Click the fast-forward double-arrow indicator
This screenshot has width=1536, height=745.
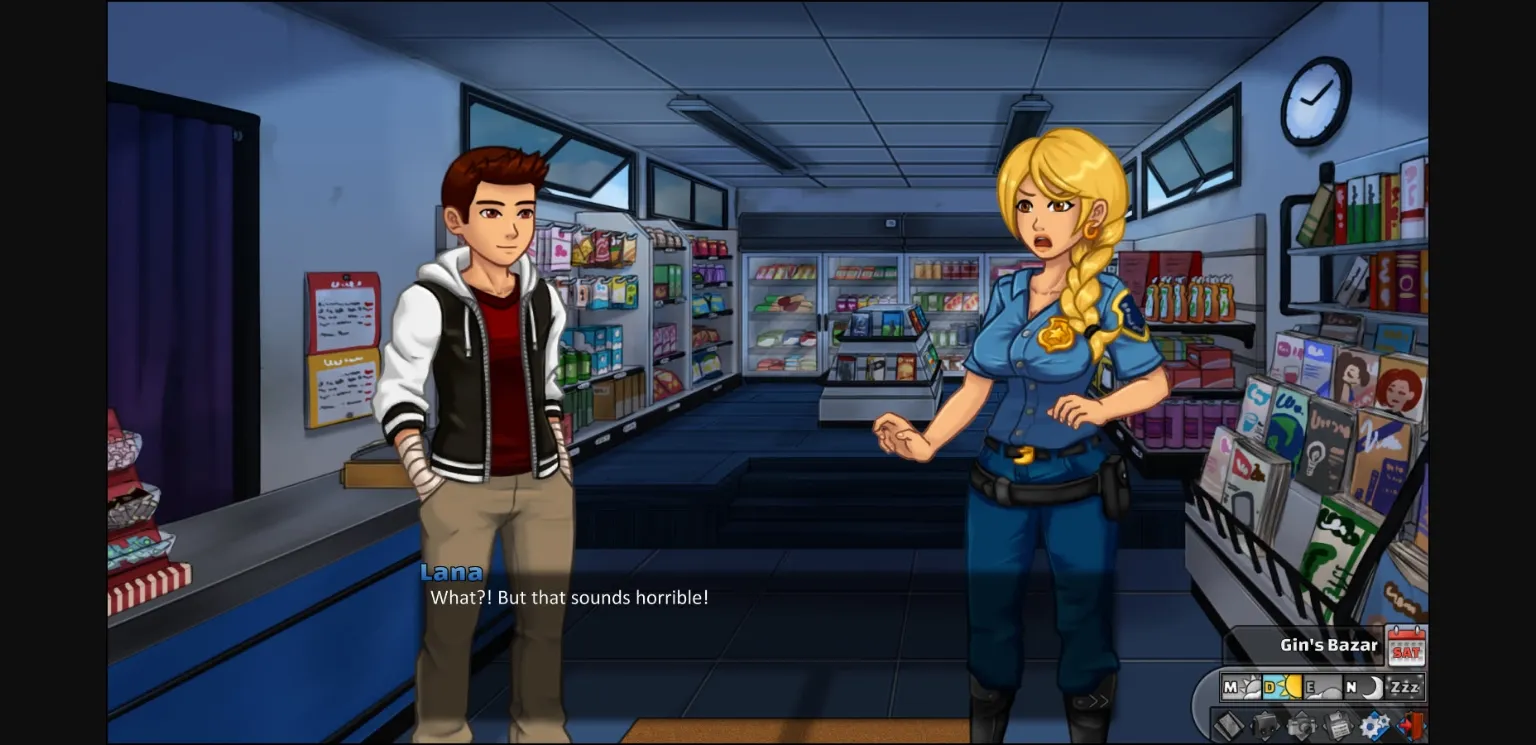(1099, 703)
